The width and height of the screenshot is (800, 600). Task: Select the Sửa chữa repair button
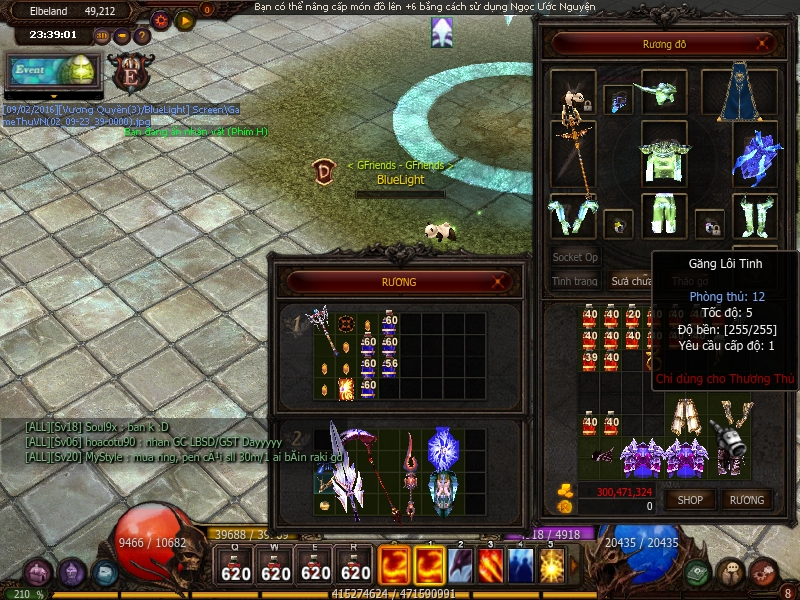point(632,282)
